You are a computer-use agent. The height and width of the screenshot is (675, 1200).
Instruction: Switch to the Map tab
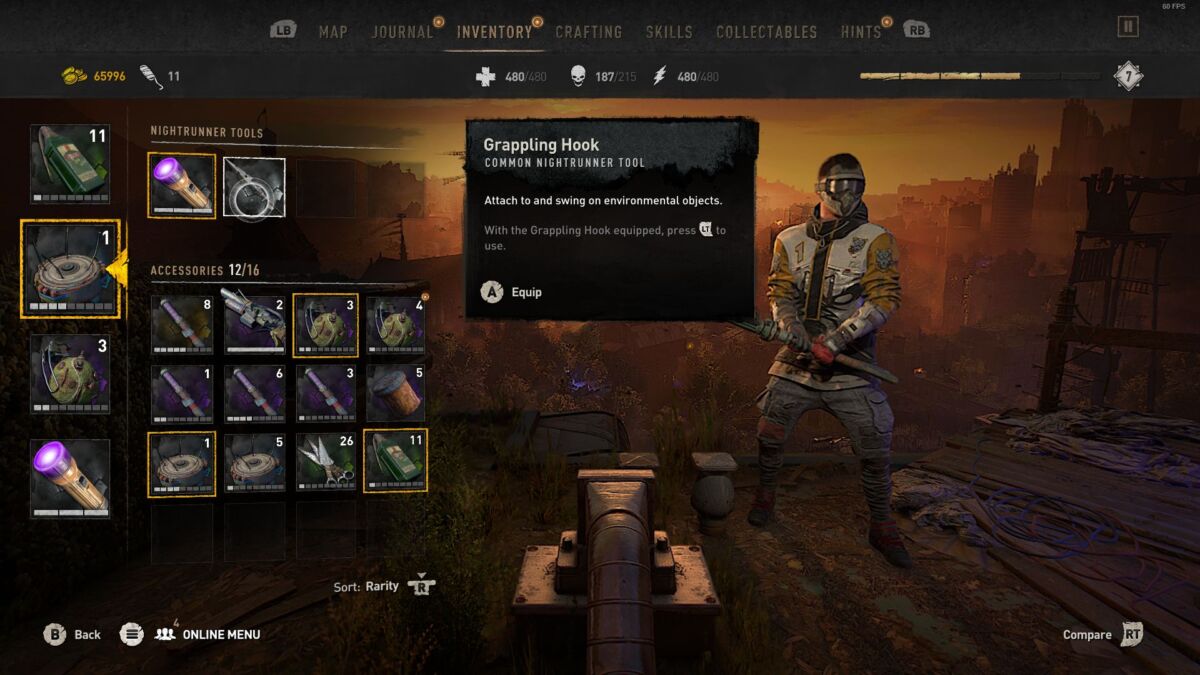[333, 32]
